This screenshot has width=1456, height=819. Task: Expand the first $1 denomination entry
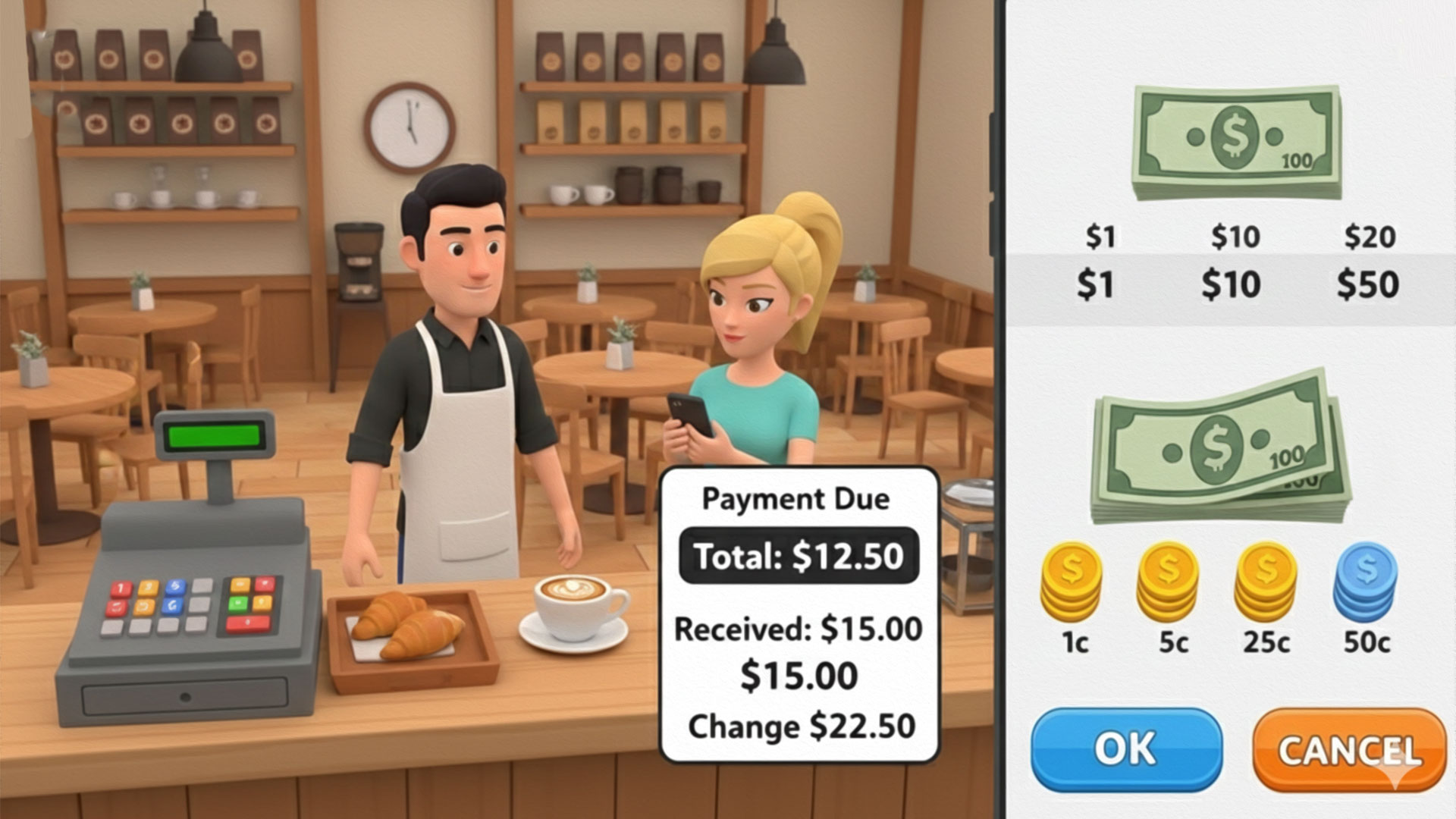(x=1100, y=237)
